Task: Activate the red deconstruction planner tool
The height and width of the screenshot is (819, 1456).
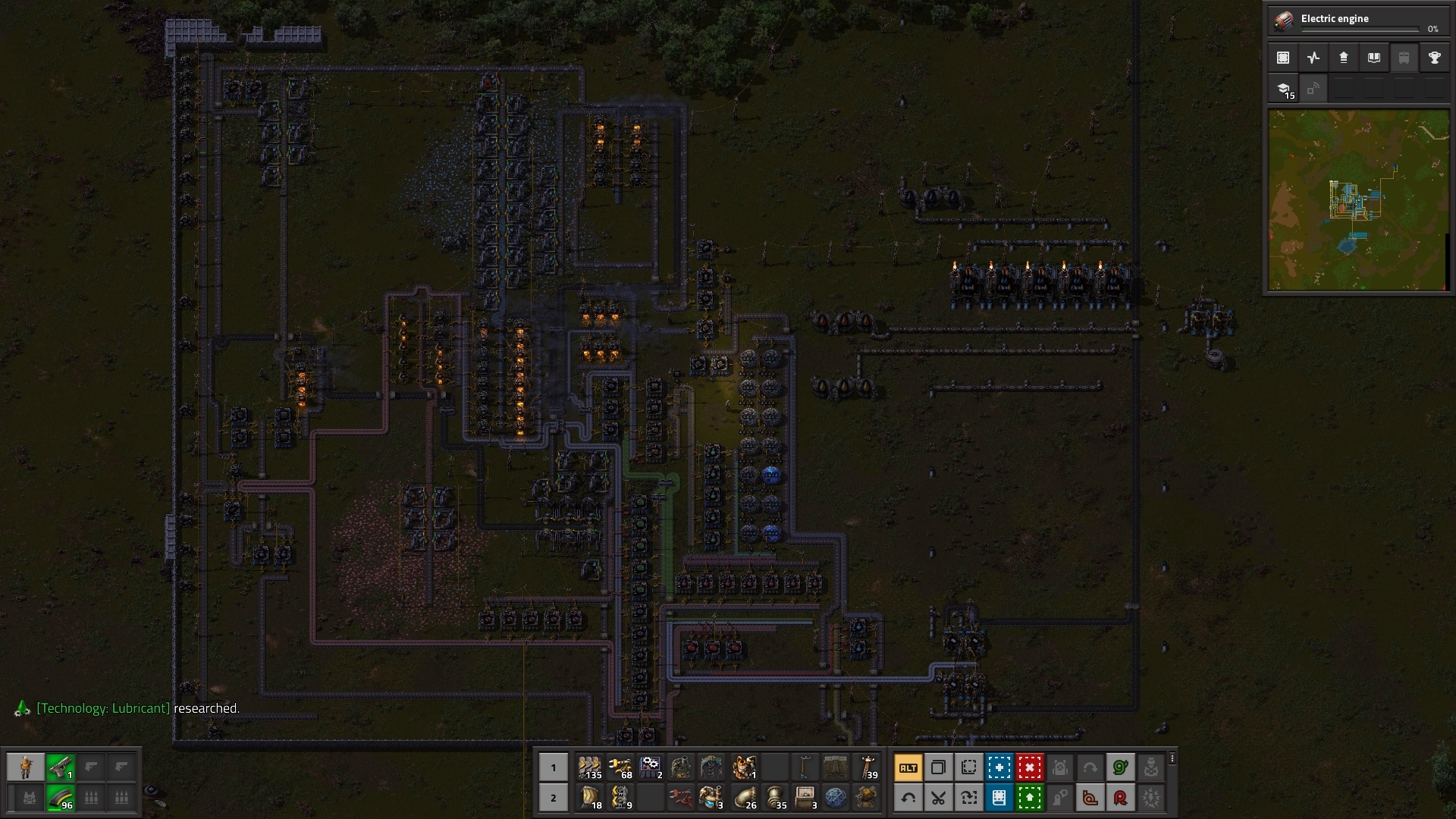Action: coord(1029,767)
